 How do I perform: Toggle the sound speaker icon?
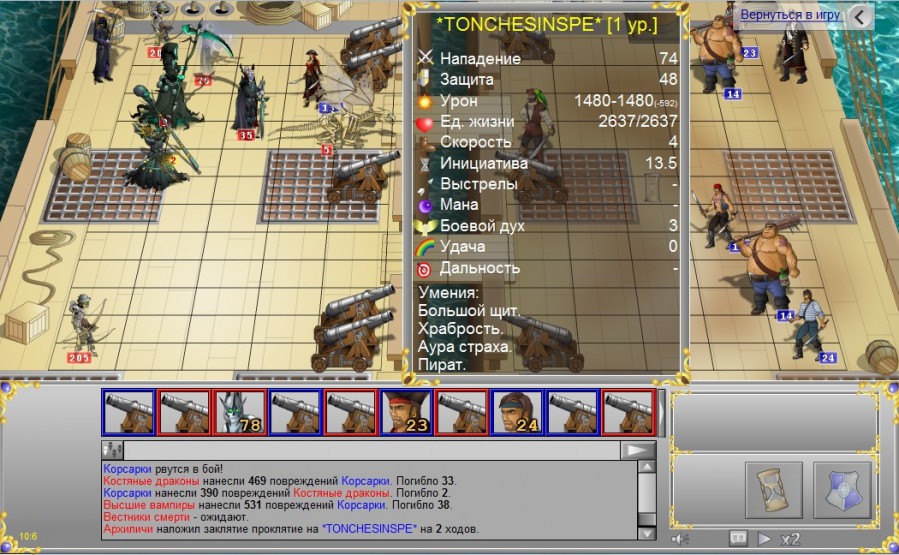click(681, 539)
